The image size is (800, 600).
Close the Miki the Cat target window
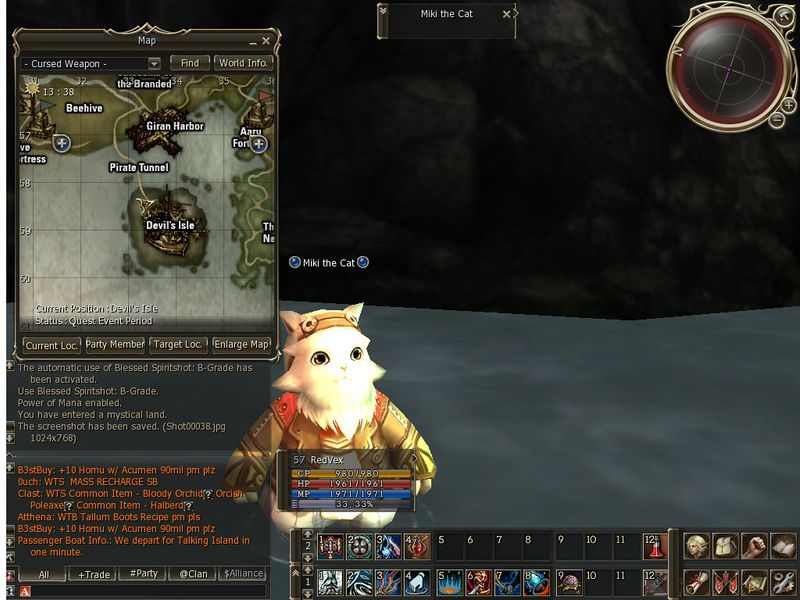pos(506,14)
